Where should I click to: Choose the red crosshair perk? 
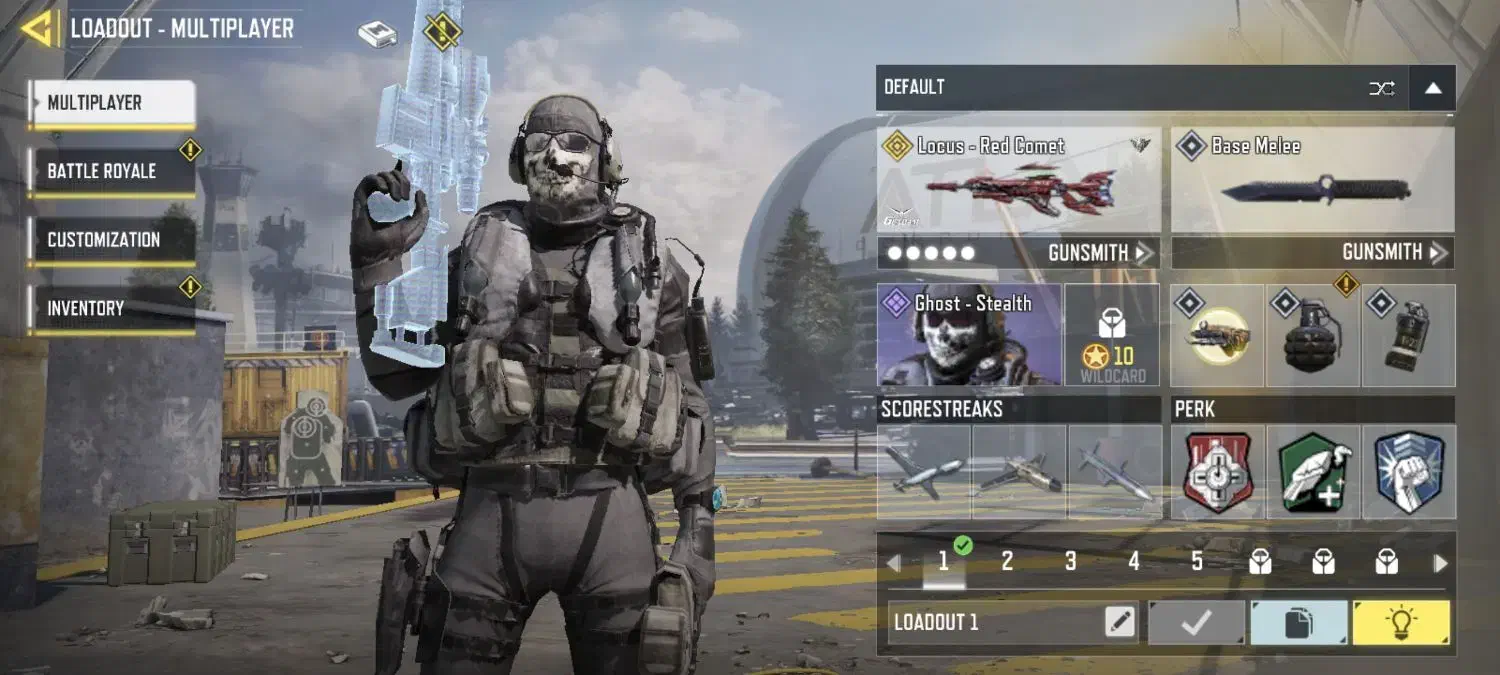(x=1219, y=472)
